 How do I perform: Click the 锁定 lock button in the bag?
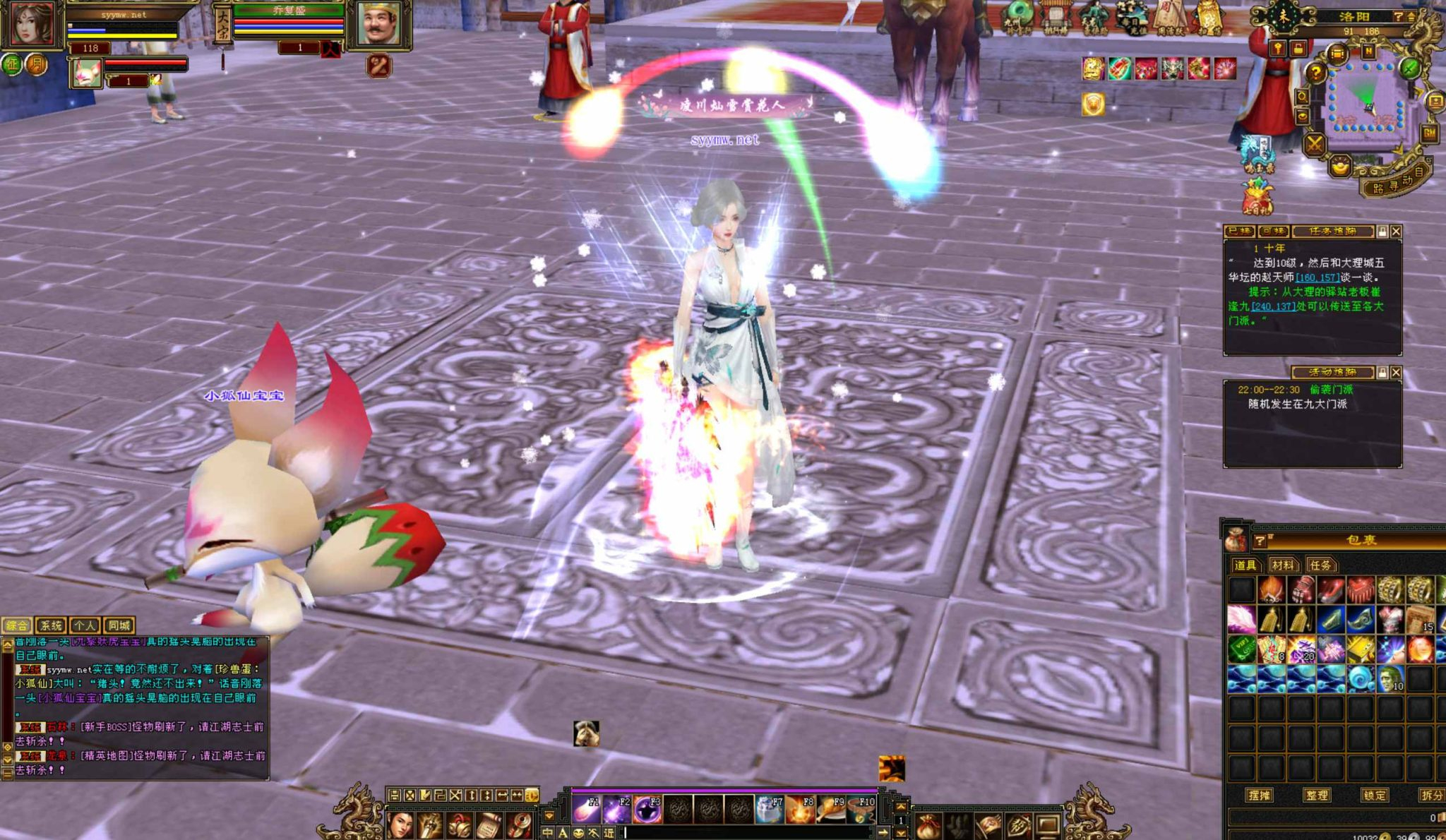1374,795
